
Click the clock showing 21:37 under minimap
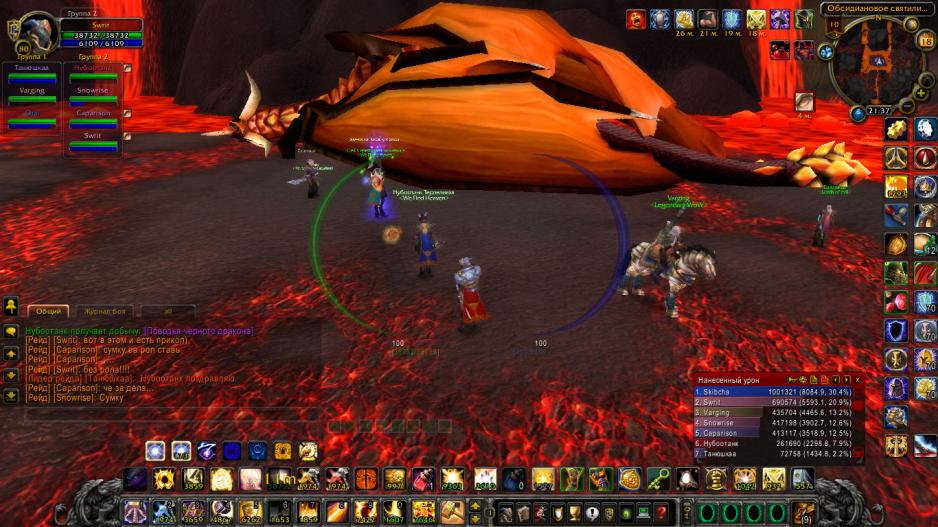coord(878,111)
